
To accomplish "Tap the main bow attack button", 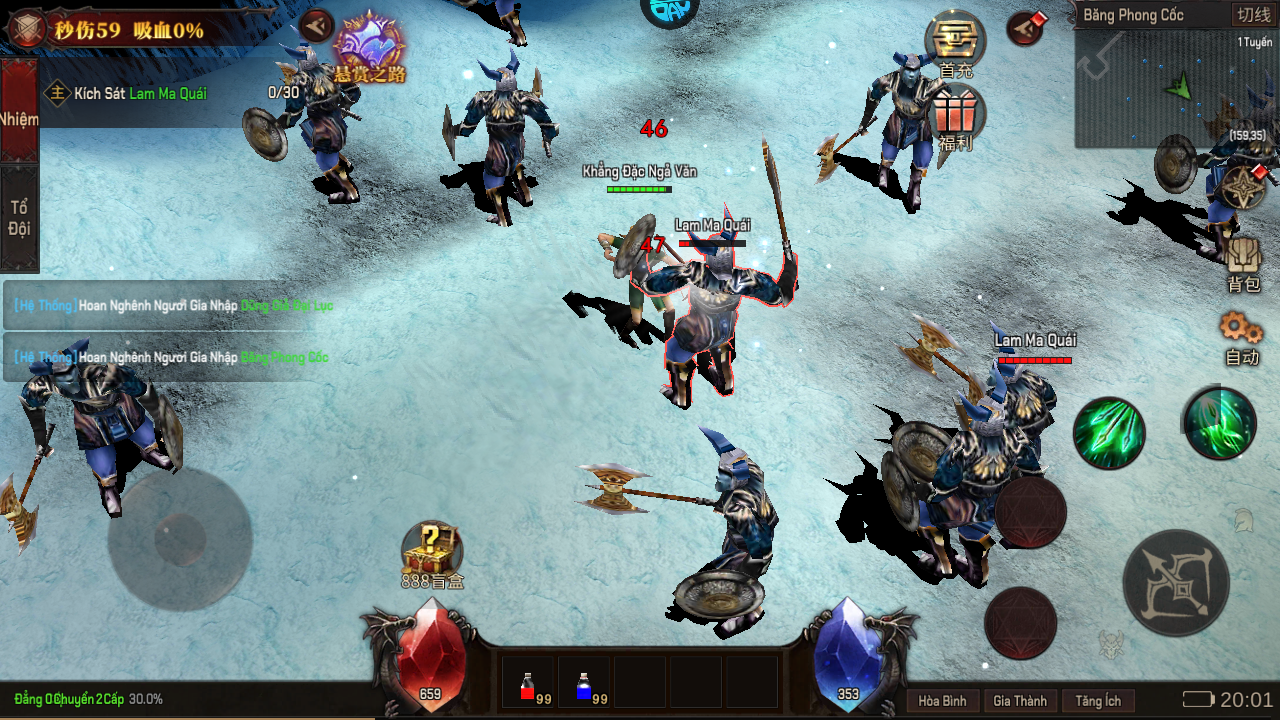I will [x=1175, y=582].
